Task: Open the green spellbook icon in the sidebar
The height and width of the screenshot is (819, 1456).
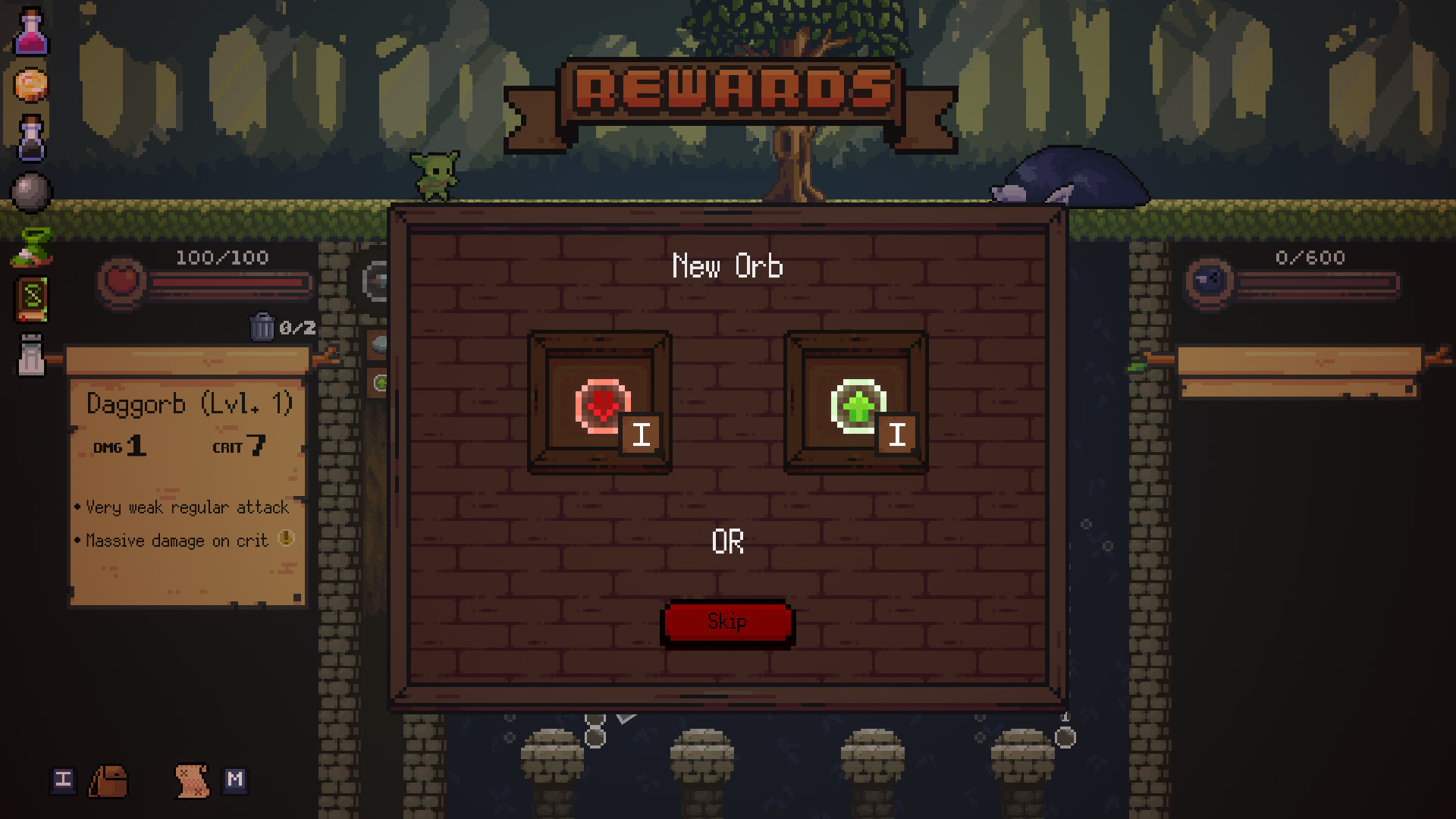Action: click(x=30, y=297)
